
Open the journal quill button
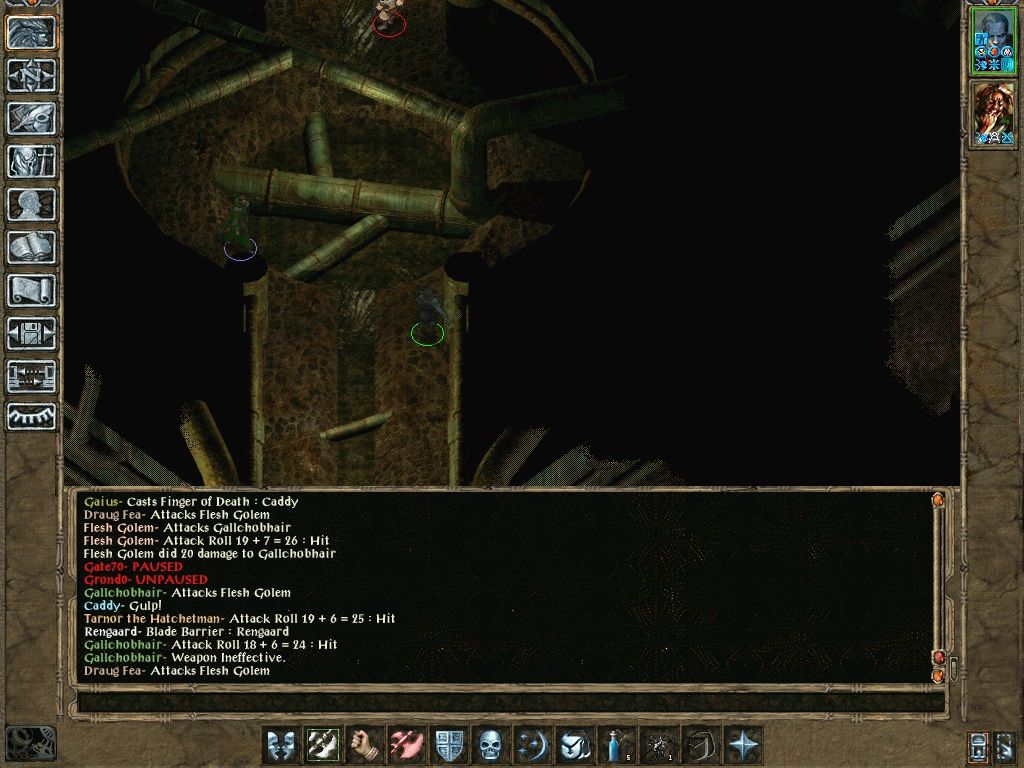click(x=31, y=118)
